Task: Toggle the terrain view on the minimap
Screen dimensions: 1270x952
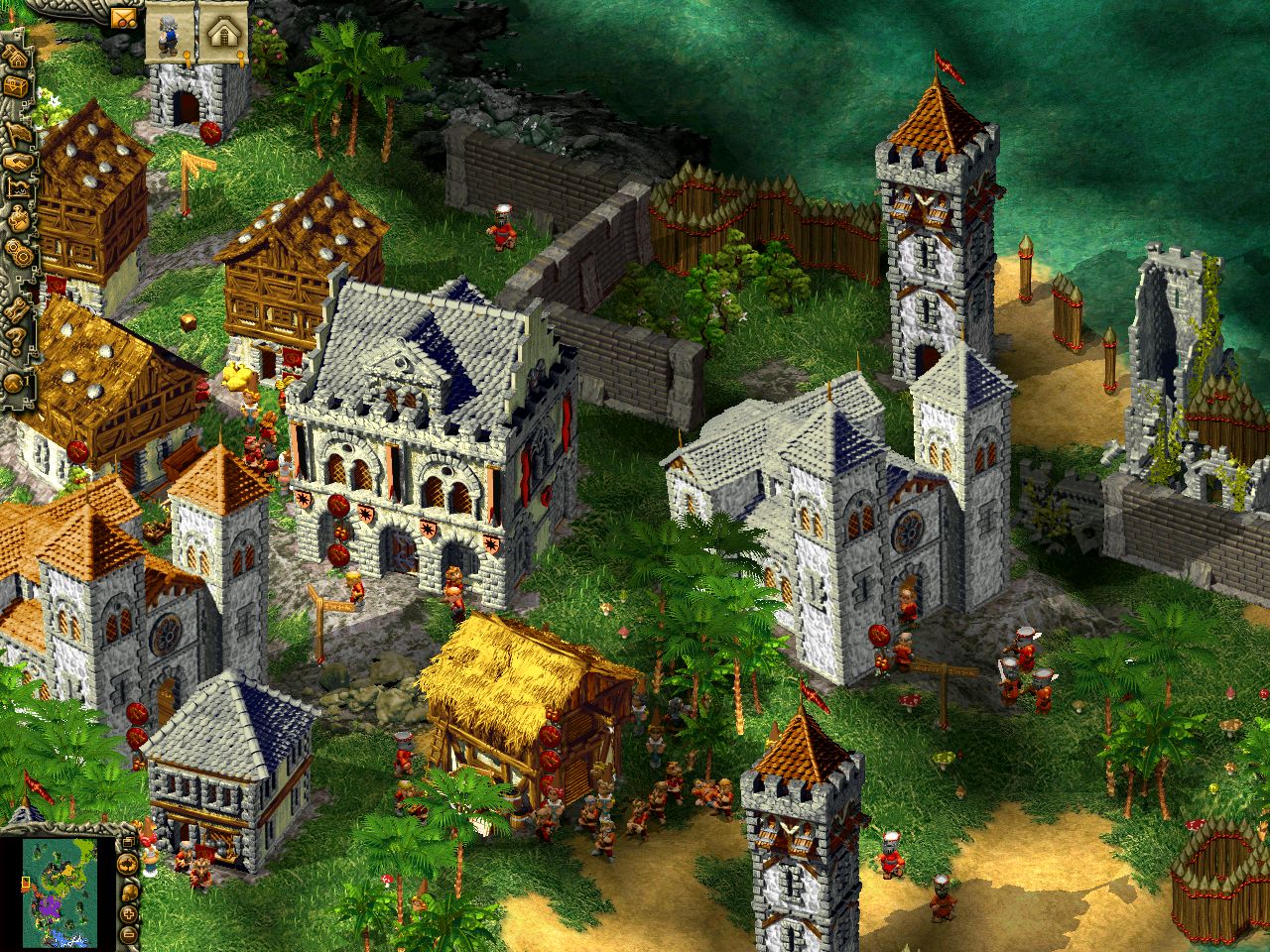Action: 127,865
